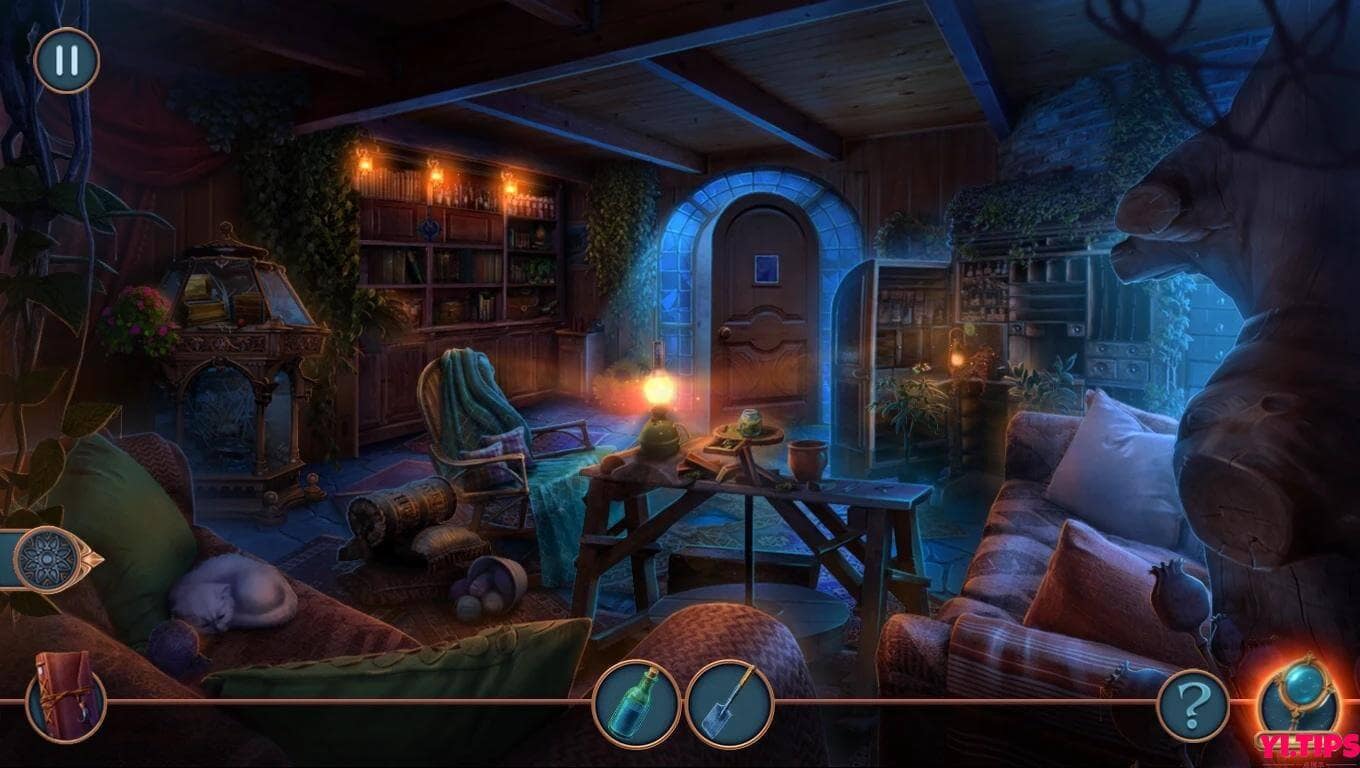Open the question mark hint button
1360x768 pixels.
tap(1192, 706)
